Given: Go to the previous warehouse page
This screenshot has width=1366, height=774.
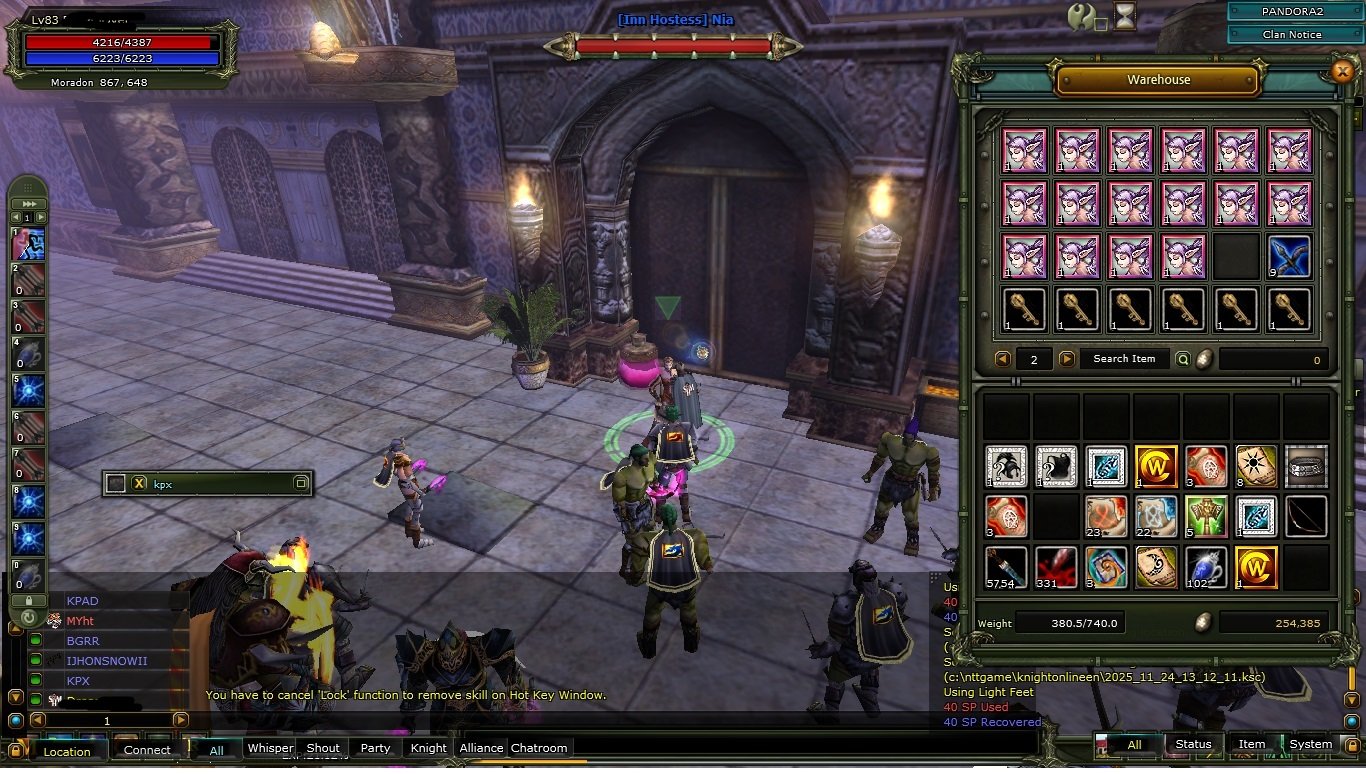Looking at the screenshot, I should click(x=1002, y=359).
